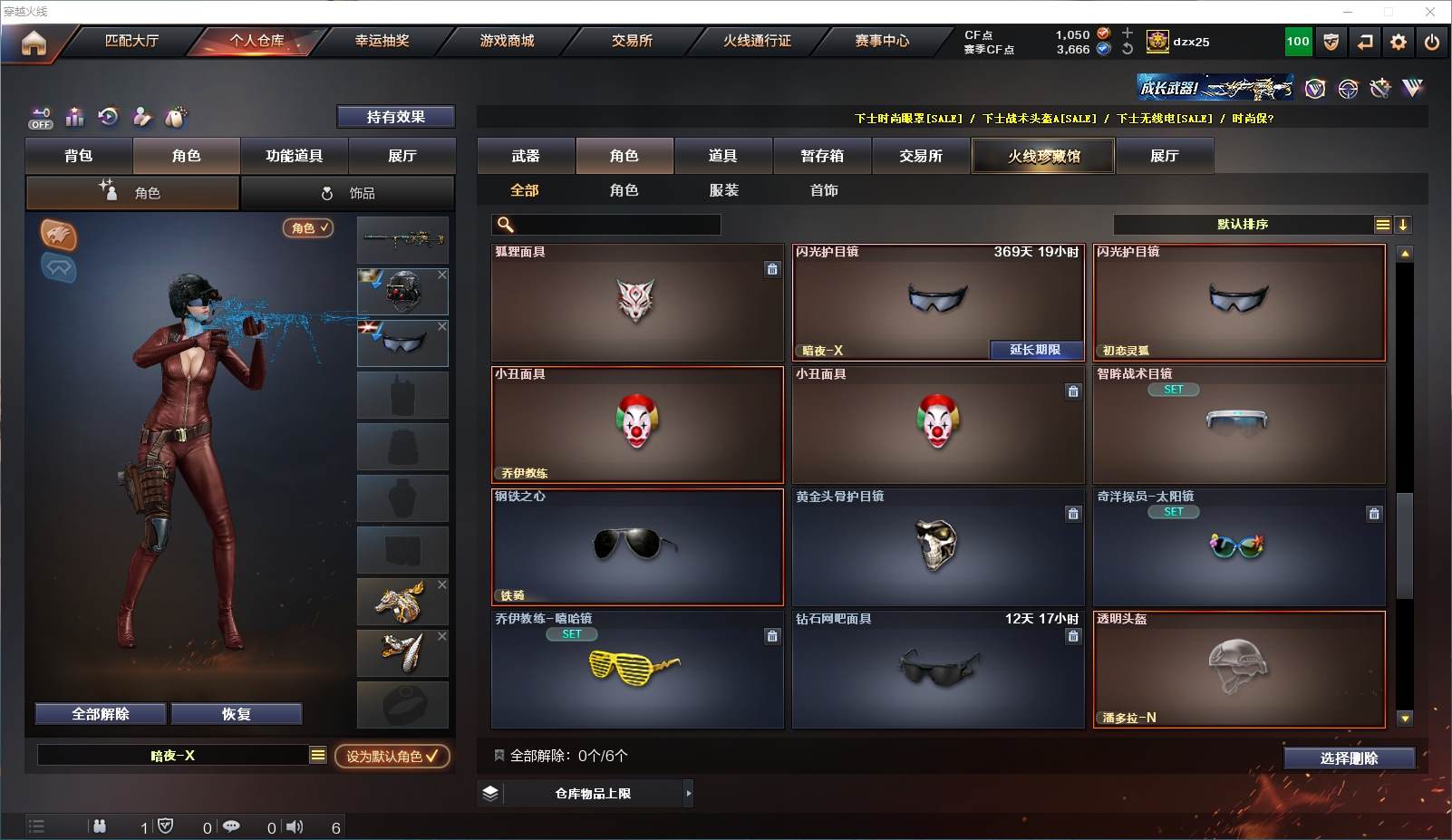
Task: Click the 持有效果 button
Action: (395, 117)
